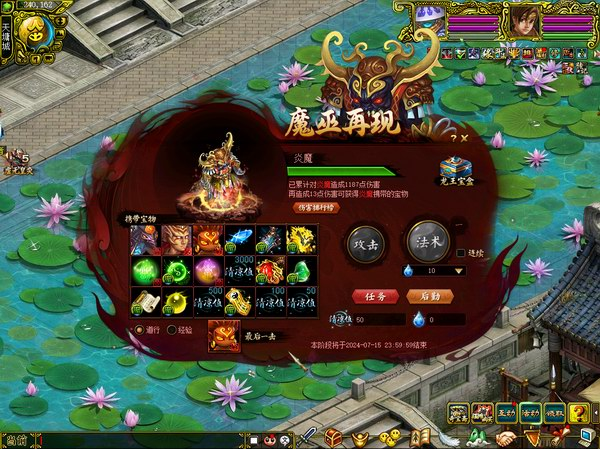
Task: Select the 潜行 radio option
Action: point(139,329)
